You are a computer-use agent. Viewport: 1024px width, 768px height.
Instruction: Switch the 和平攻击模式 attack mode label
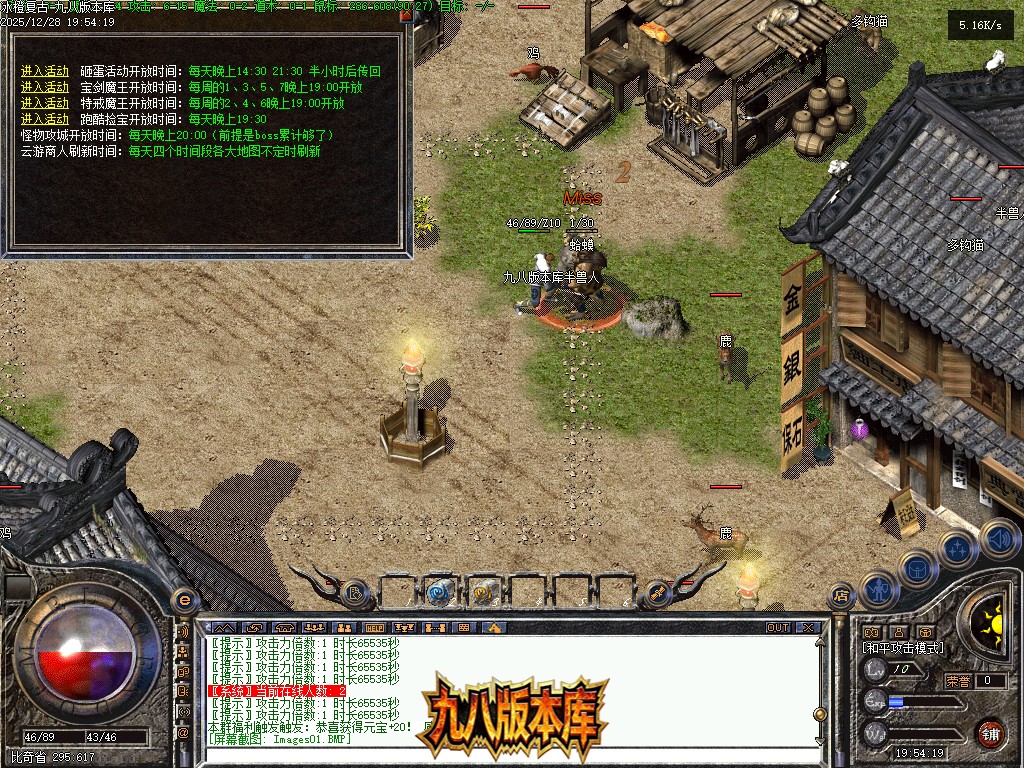tap(902, 648)
